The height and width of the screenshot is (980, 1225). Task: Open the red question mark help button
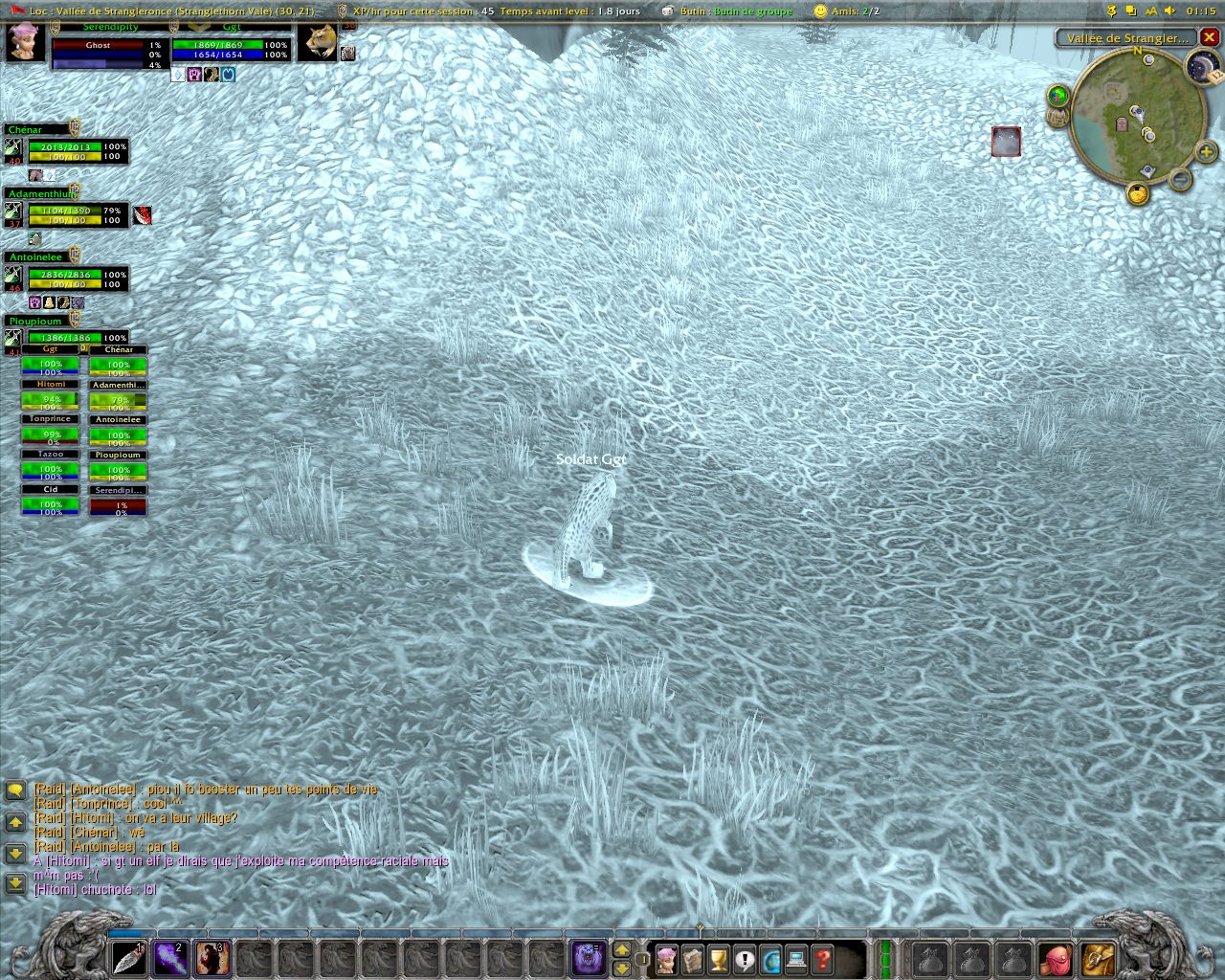822,959
